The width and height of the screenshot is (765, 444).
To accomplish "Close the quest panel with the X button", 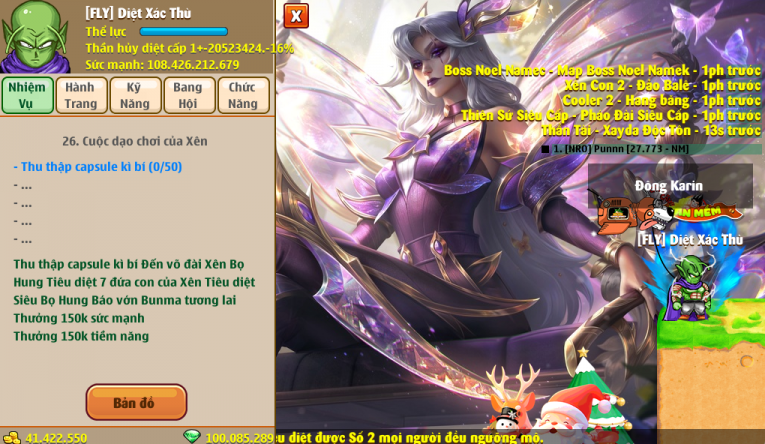I will point(296,16).
